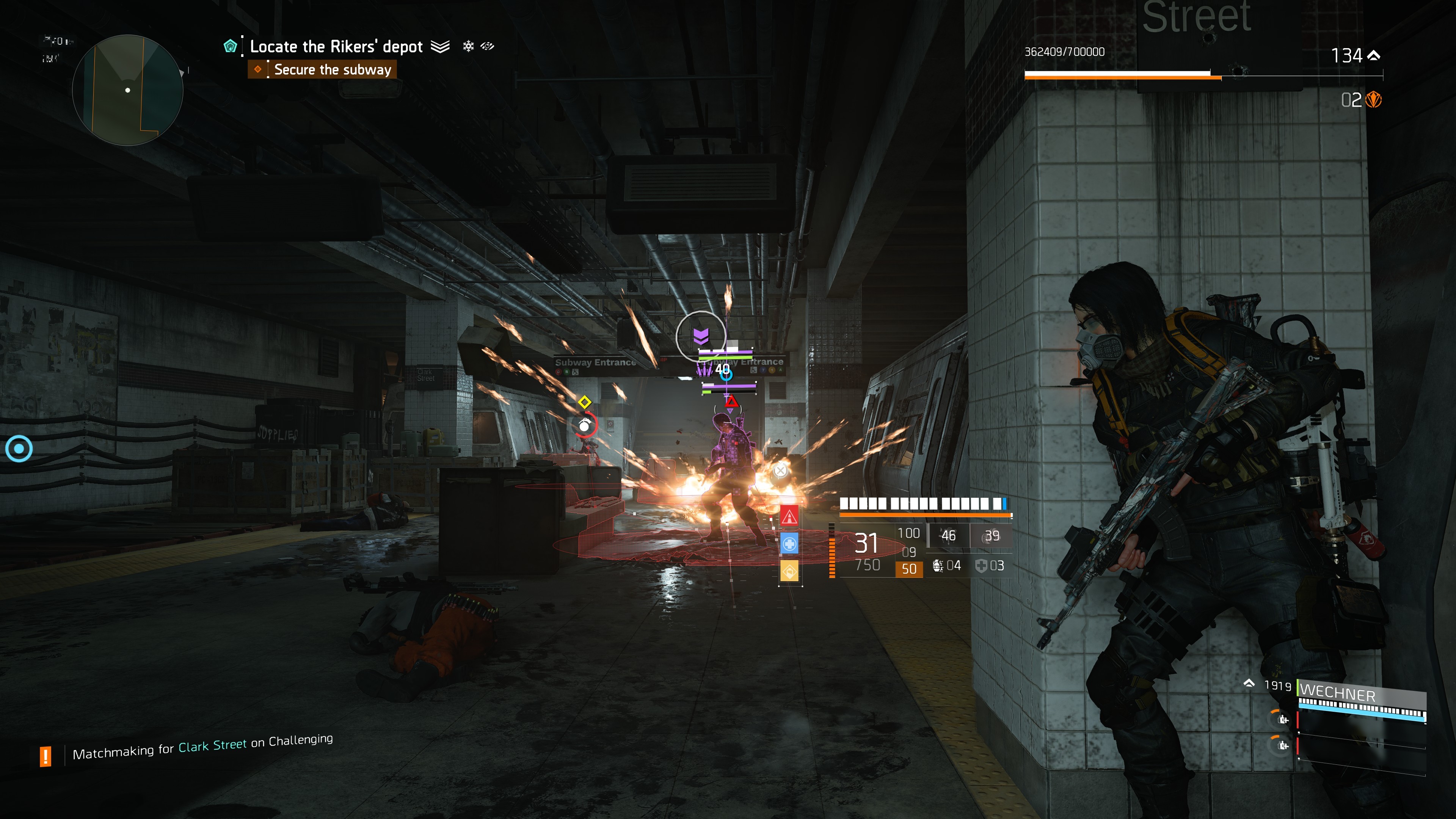Trigger the yellow diamond signature skill
The image size is (1456, 819).
(789, 571)
